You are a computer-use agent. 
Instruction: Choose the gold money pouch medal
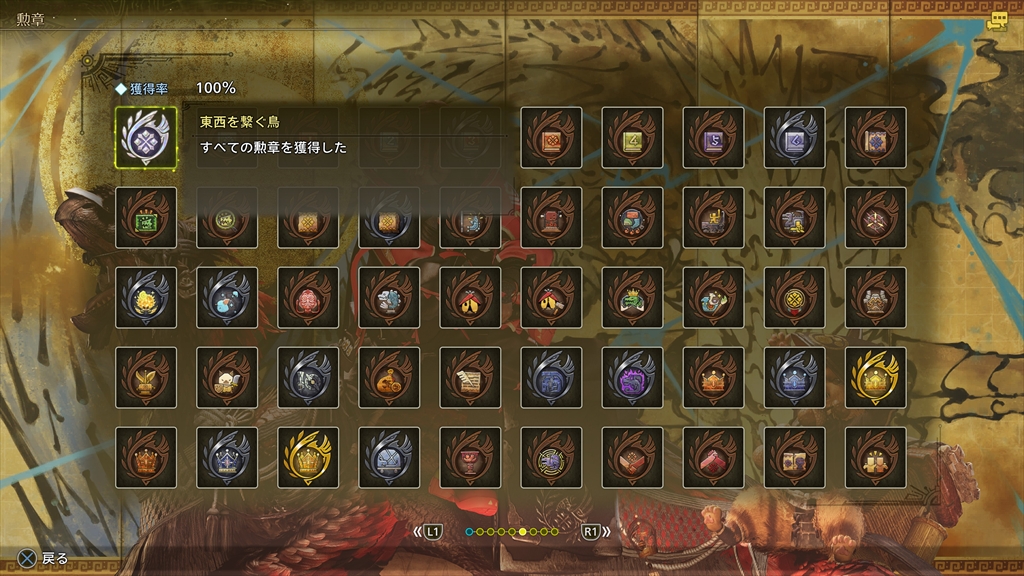[x=389, y=377]
